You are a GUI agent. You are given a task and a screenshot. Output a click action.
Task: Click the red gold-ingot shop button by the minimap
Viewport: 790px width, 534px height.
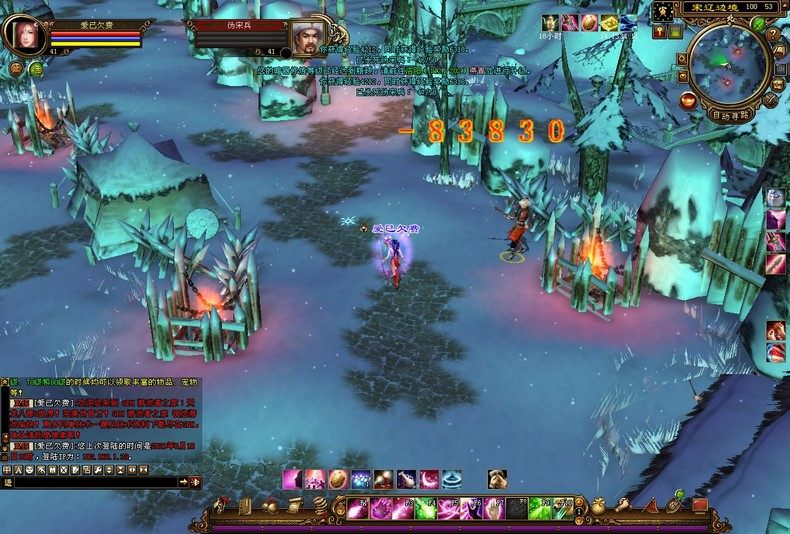[x=687, y=100]
